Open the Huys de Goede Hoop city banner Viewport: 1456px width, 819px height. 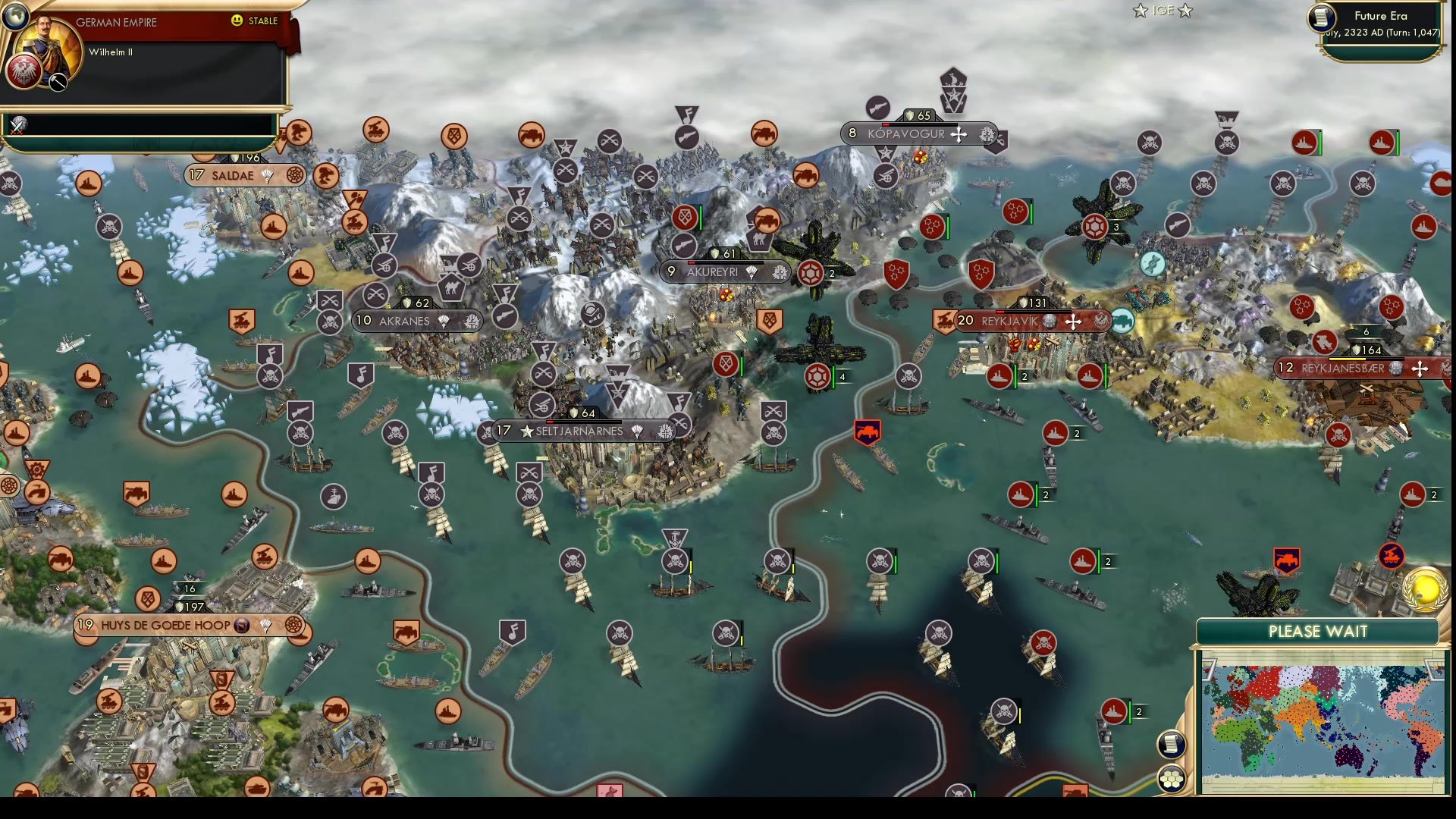(x=165, y=626)
